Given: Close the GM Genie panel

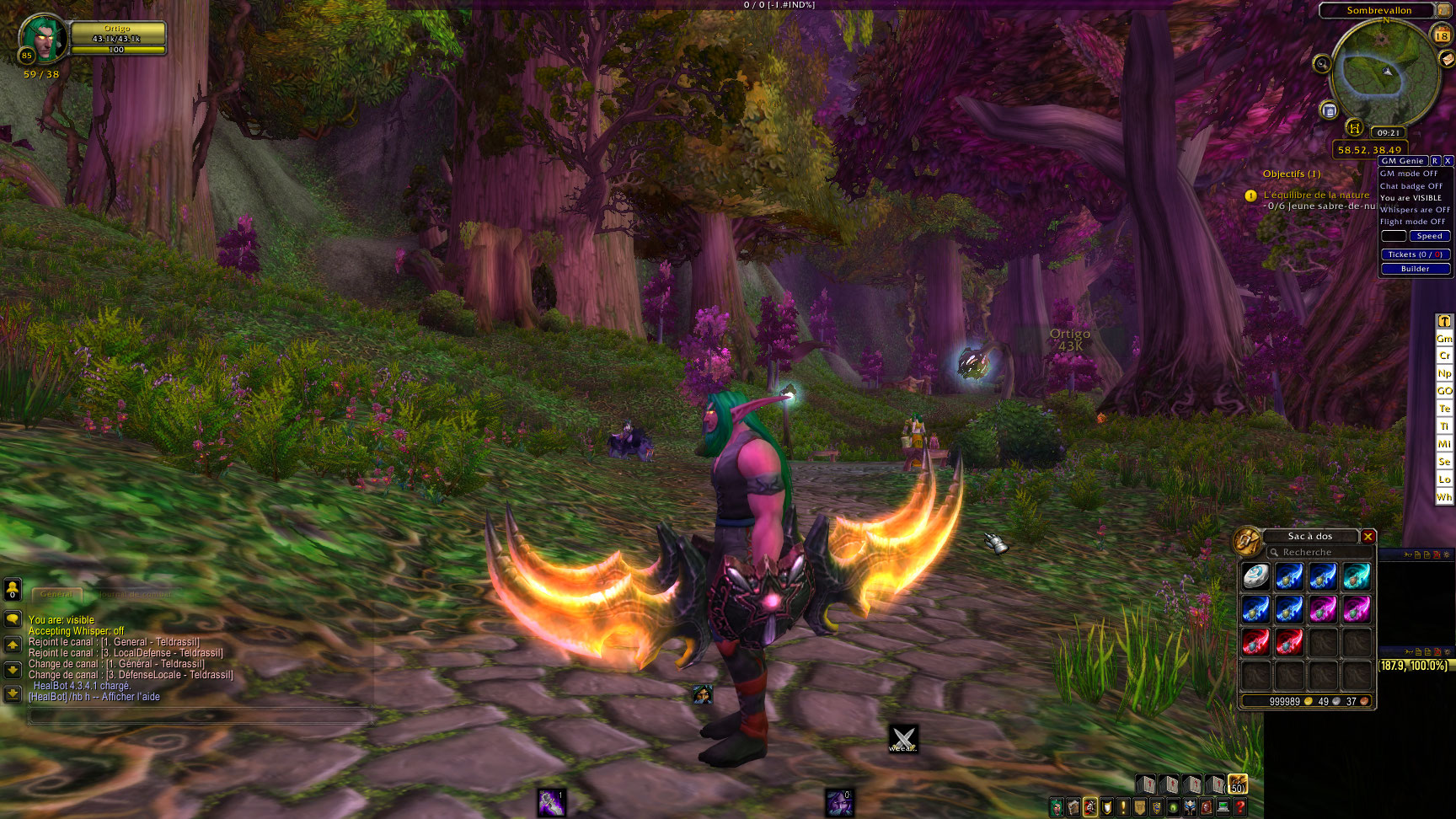Looking at the screenshot, I should point(1448,161).
